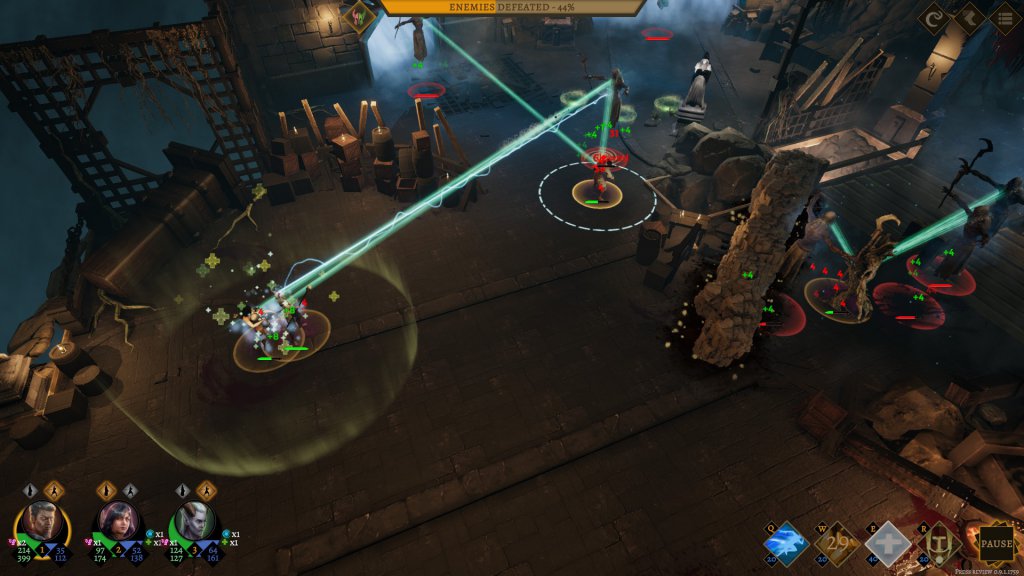Click the circular arrow restart icon
The image size is (1024, 576).
(x=937, y=18)
